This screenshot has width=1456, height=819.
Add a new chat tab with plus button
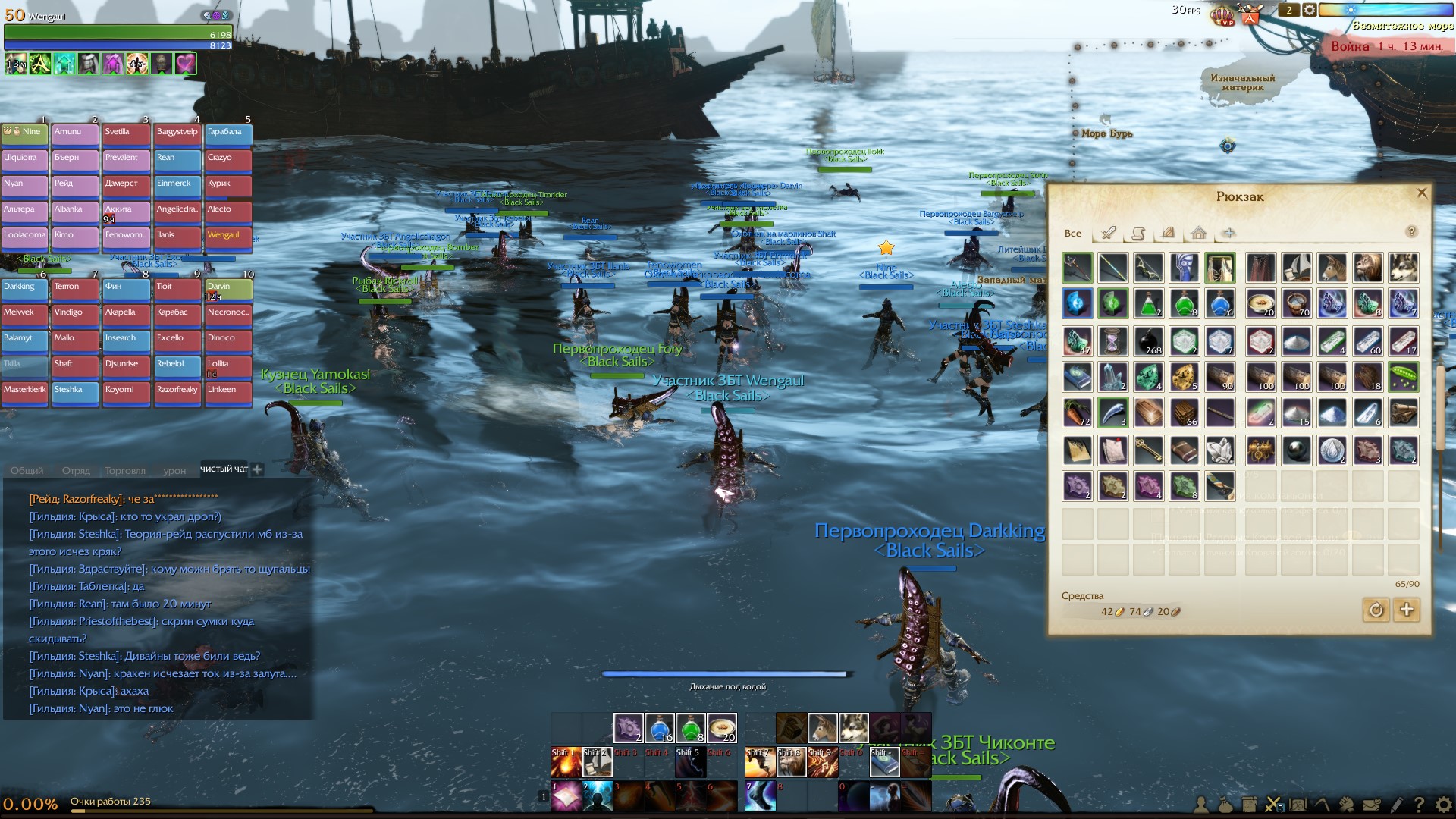[x=257, y=469]
